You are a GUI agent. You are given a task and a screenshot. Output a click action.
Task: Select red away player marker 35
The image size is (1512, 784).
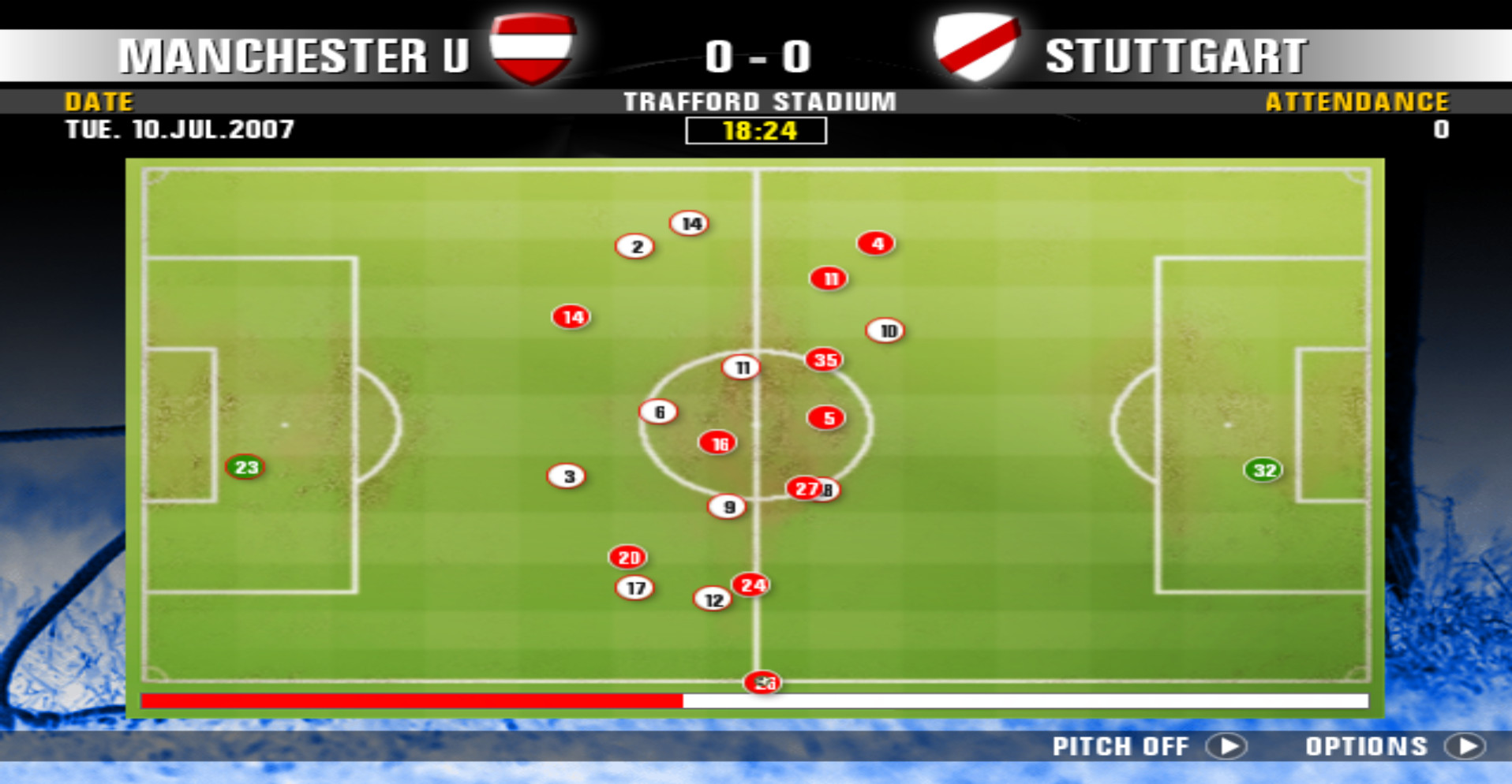point(825,359)
